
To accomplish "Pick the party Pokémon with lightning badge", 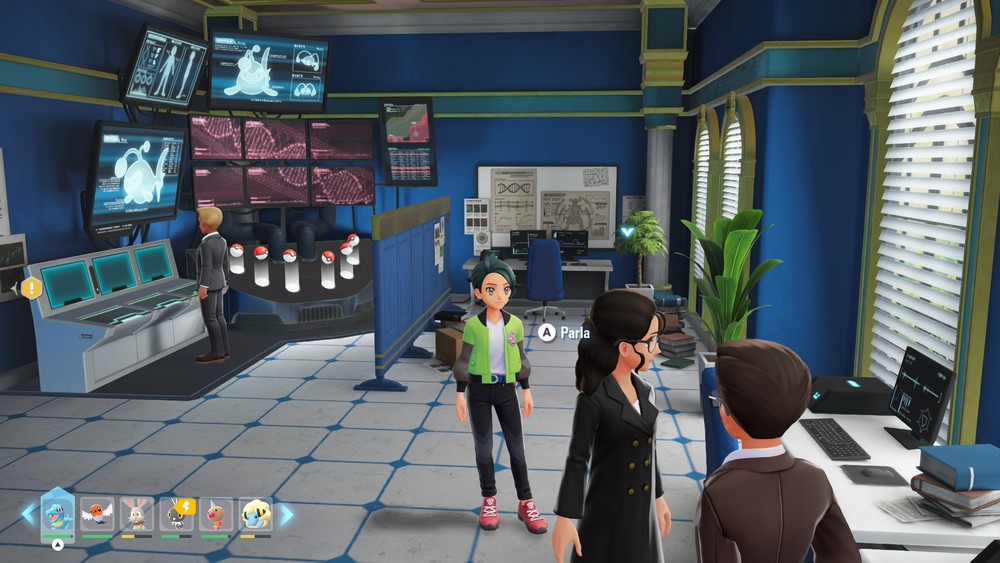I will (x=176, y=515).
